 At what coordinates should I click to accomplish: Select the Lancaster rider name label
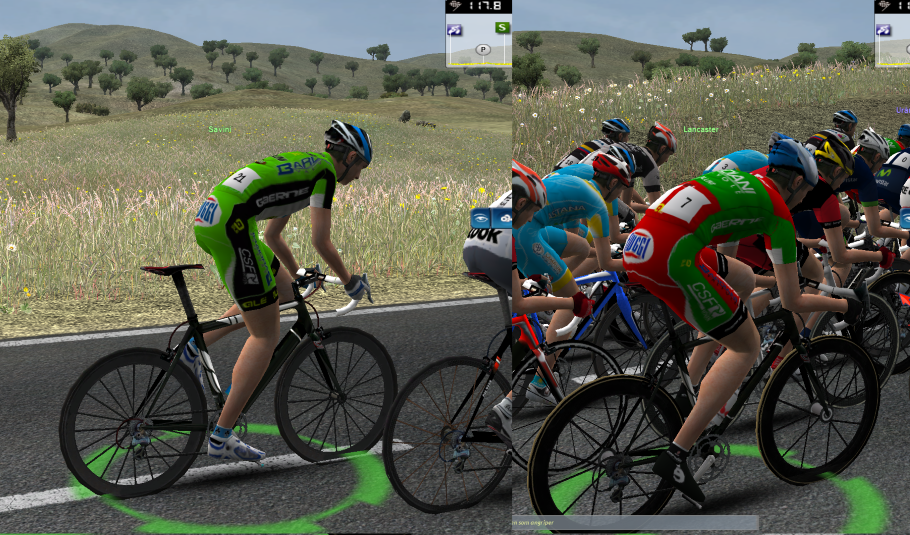pos(701,130)
